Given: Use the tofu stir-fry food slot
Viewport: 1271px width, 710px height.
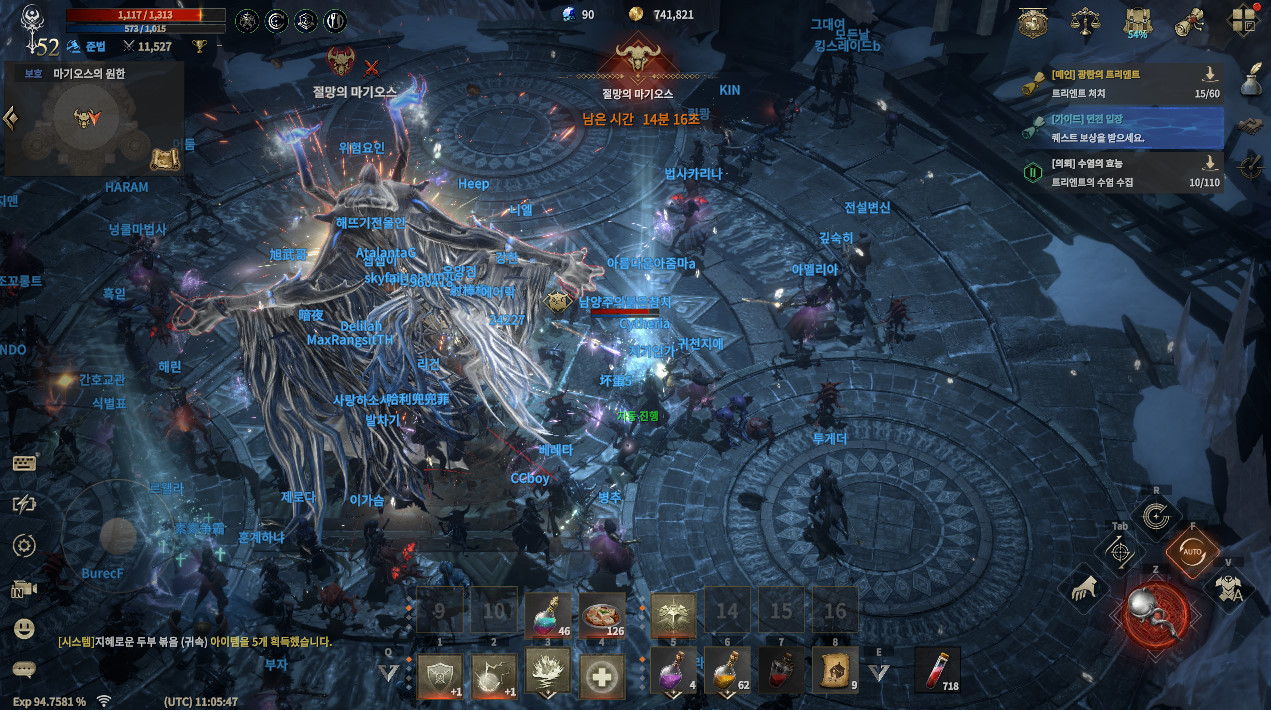Looking at the screenshot, I should click(x=603, y=615).
